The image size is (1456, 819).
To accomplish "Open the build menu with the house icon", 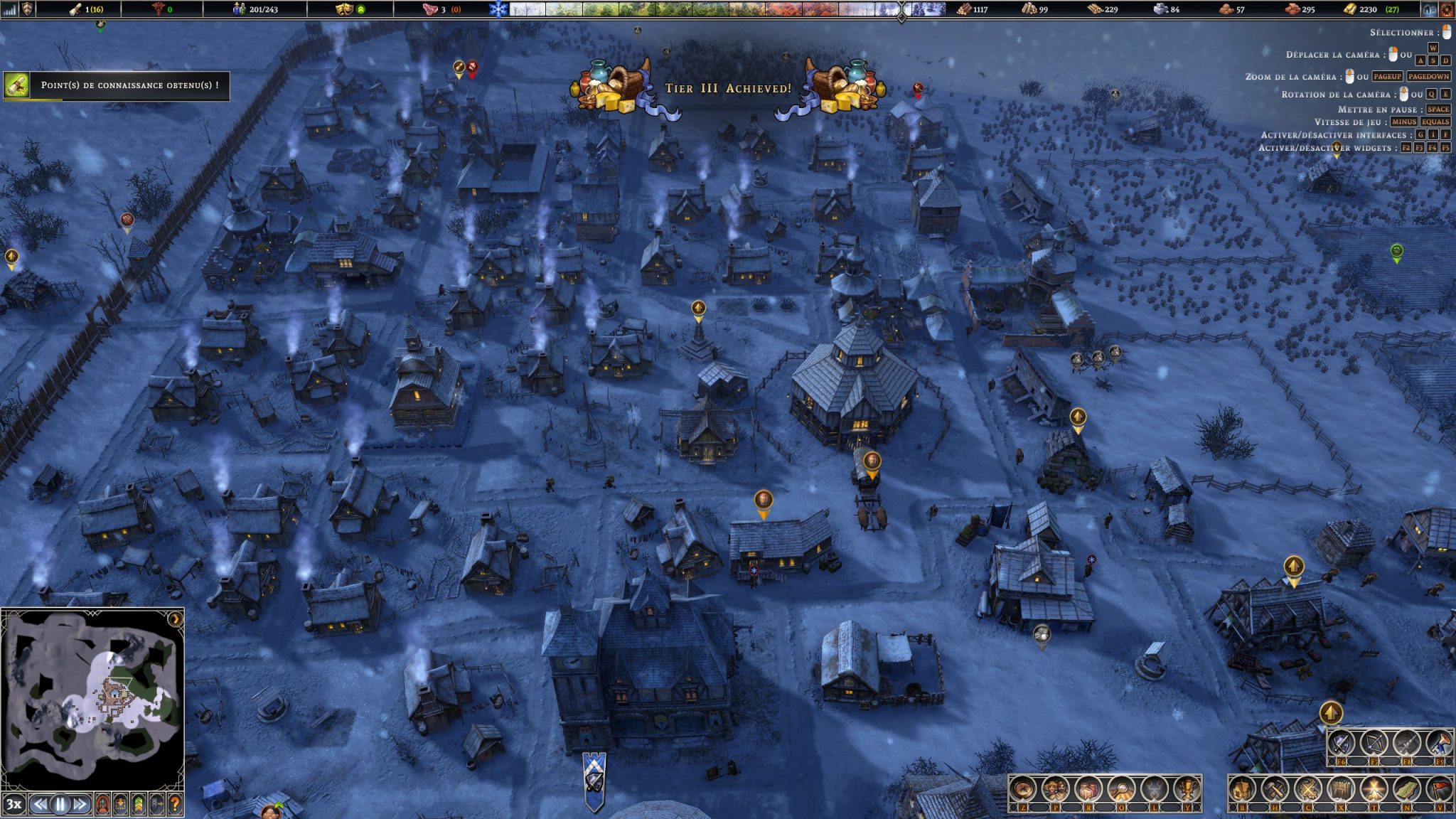I will tap(1242, 789).
